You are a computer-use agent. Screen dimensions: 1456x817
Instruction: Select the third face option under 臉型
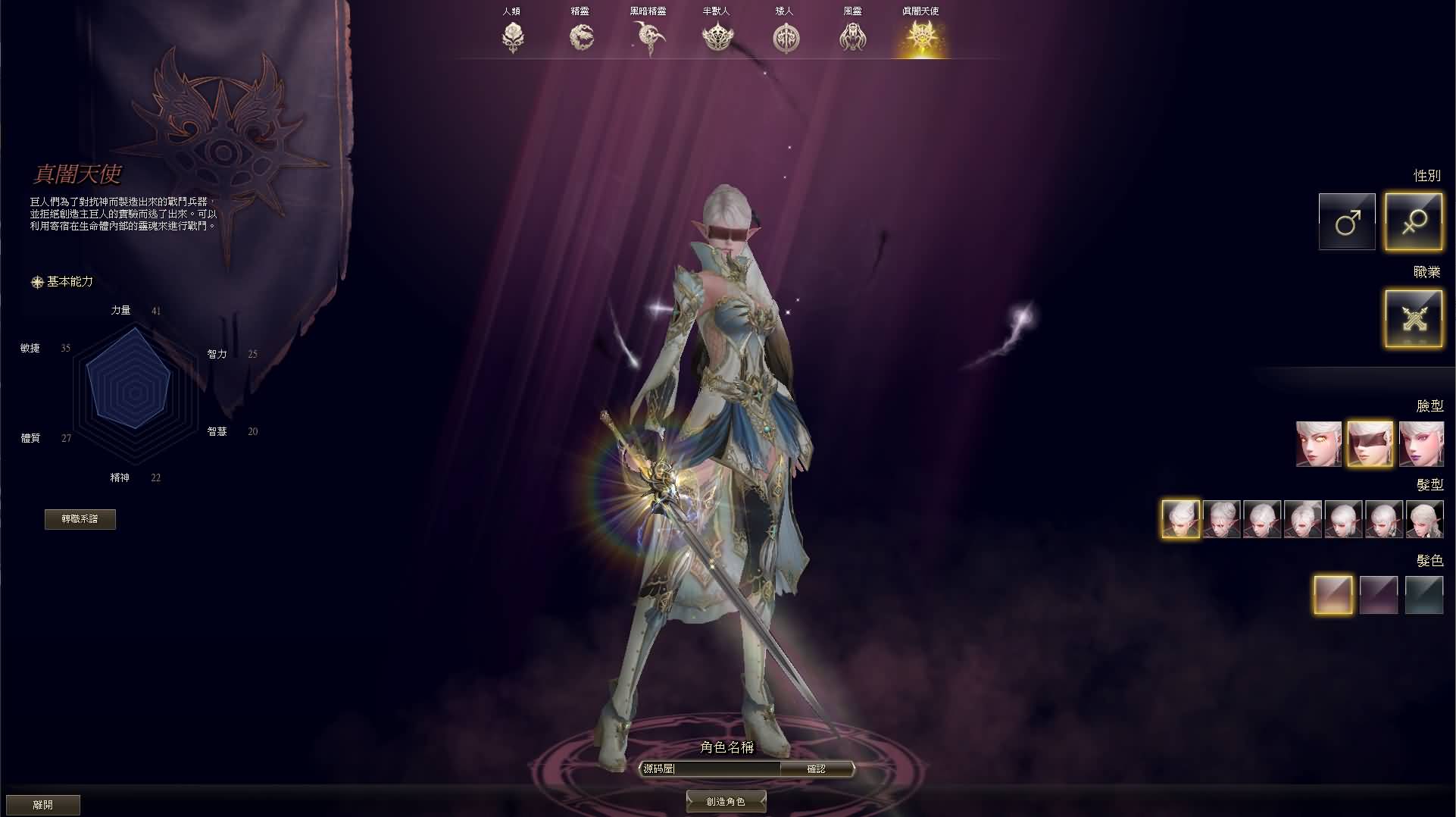(x=1423, y=443)
